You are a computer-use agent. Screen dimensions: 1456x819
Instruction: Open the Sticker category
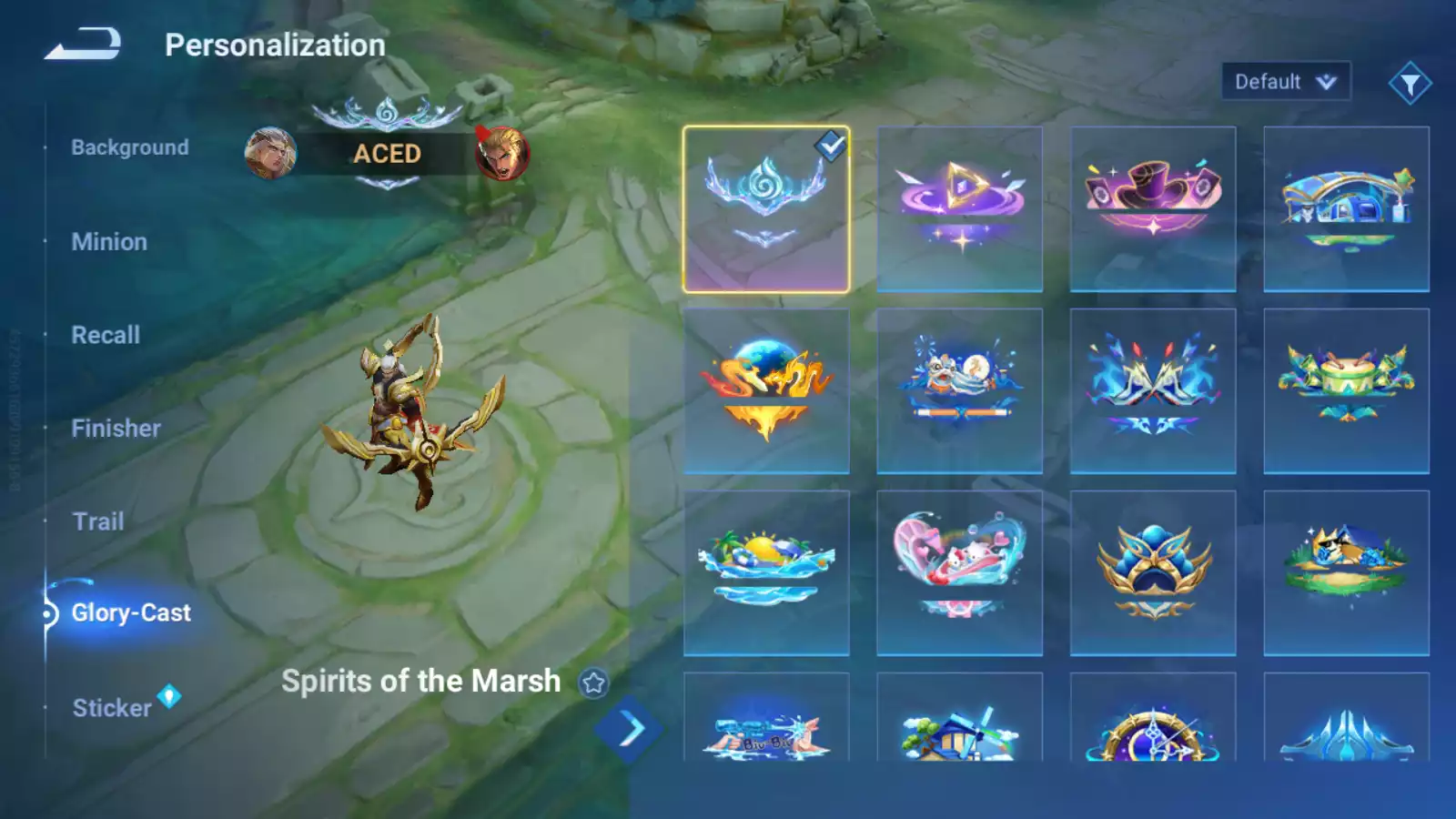point(112,708)
